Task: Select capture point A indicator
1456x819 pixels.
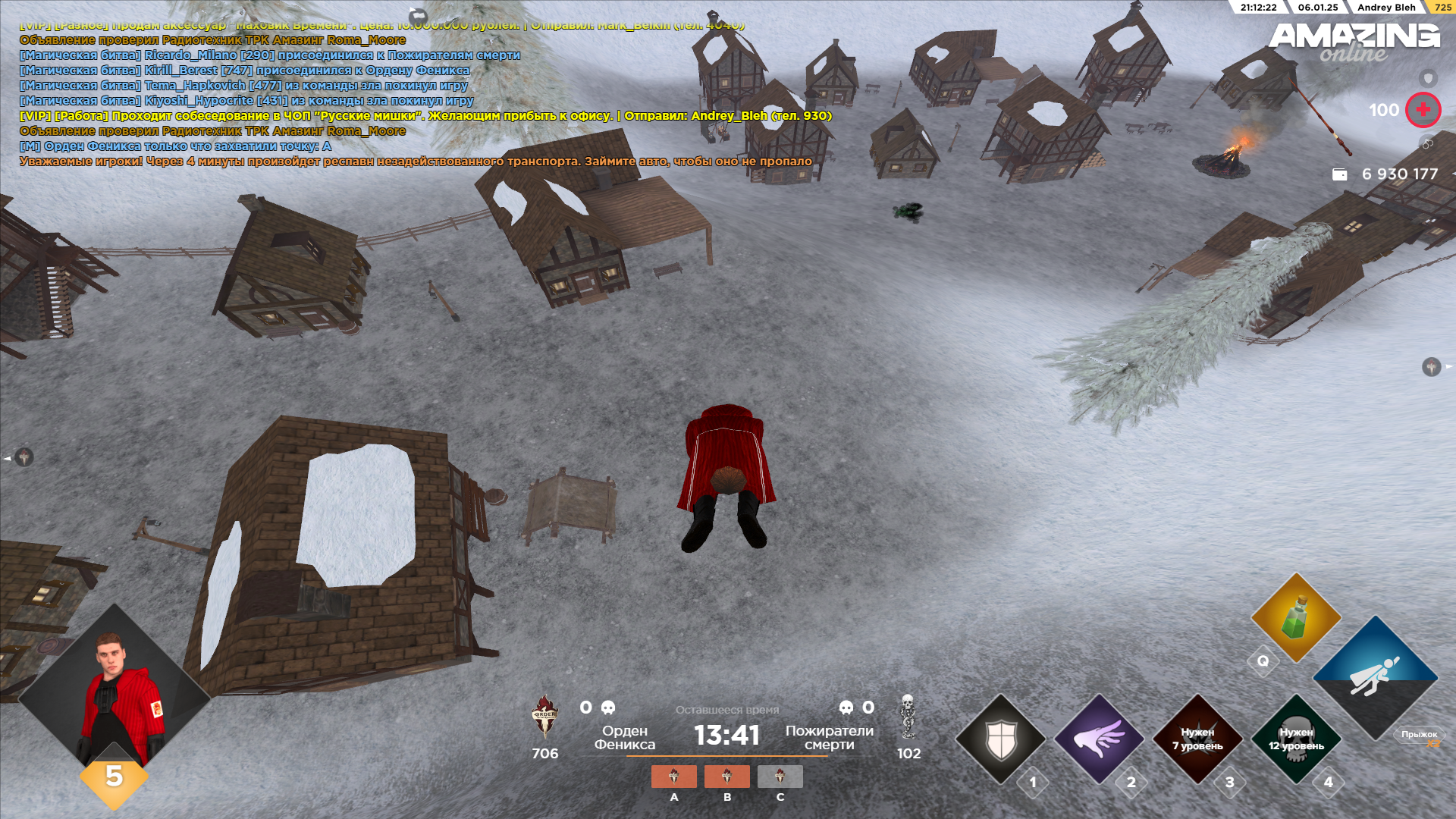Action: [x=673, y=777]
